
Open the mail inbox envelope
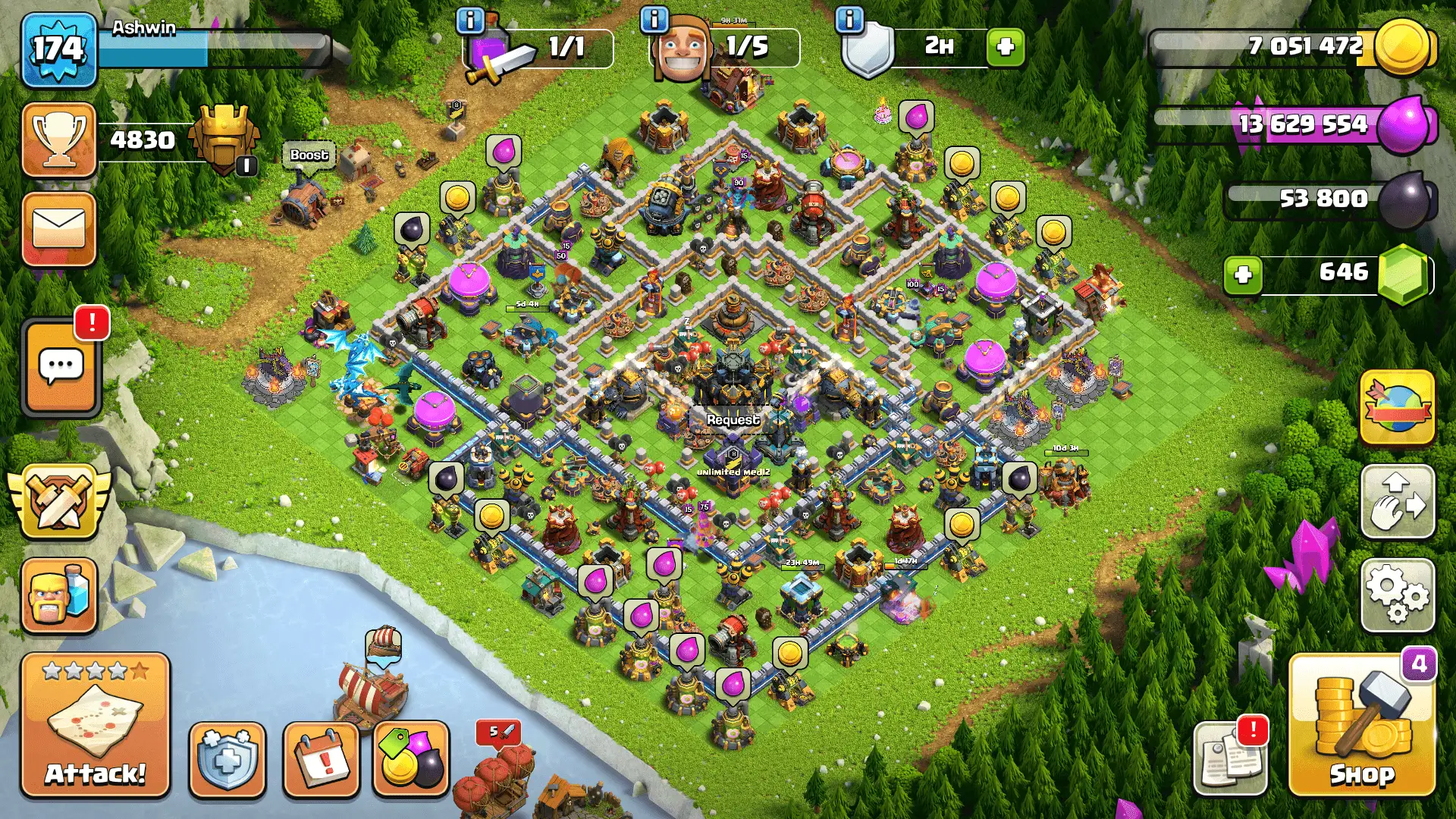pos(59,228)
